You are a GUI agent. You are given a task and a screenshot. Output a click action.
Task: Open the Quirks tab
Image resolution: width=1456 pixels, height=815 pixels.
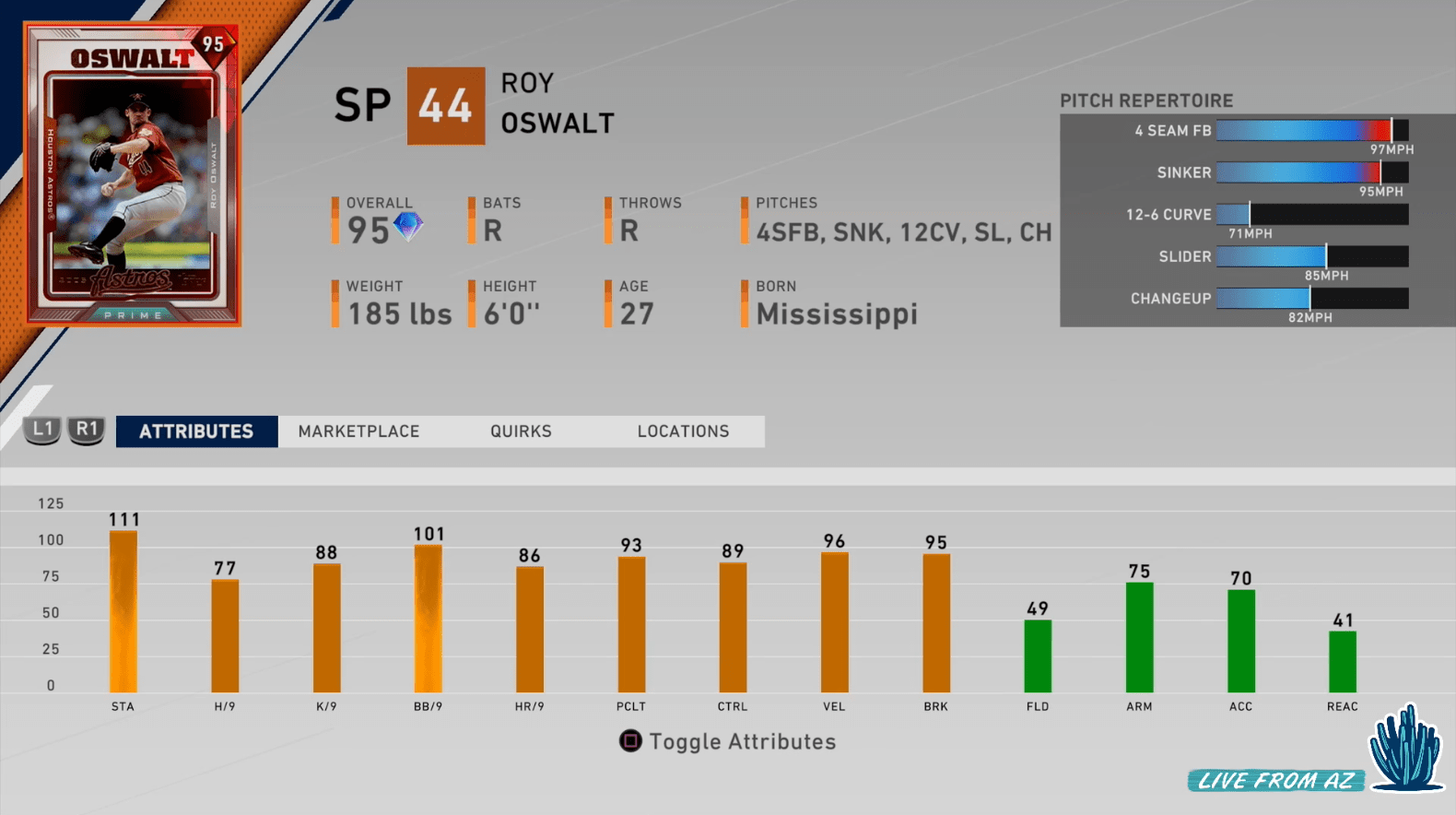point(520,431)
